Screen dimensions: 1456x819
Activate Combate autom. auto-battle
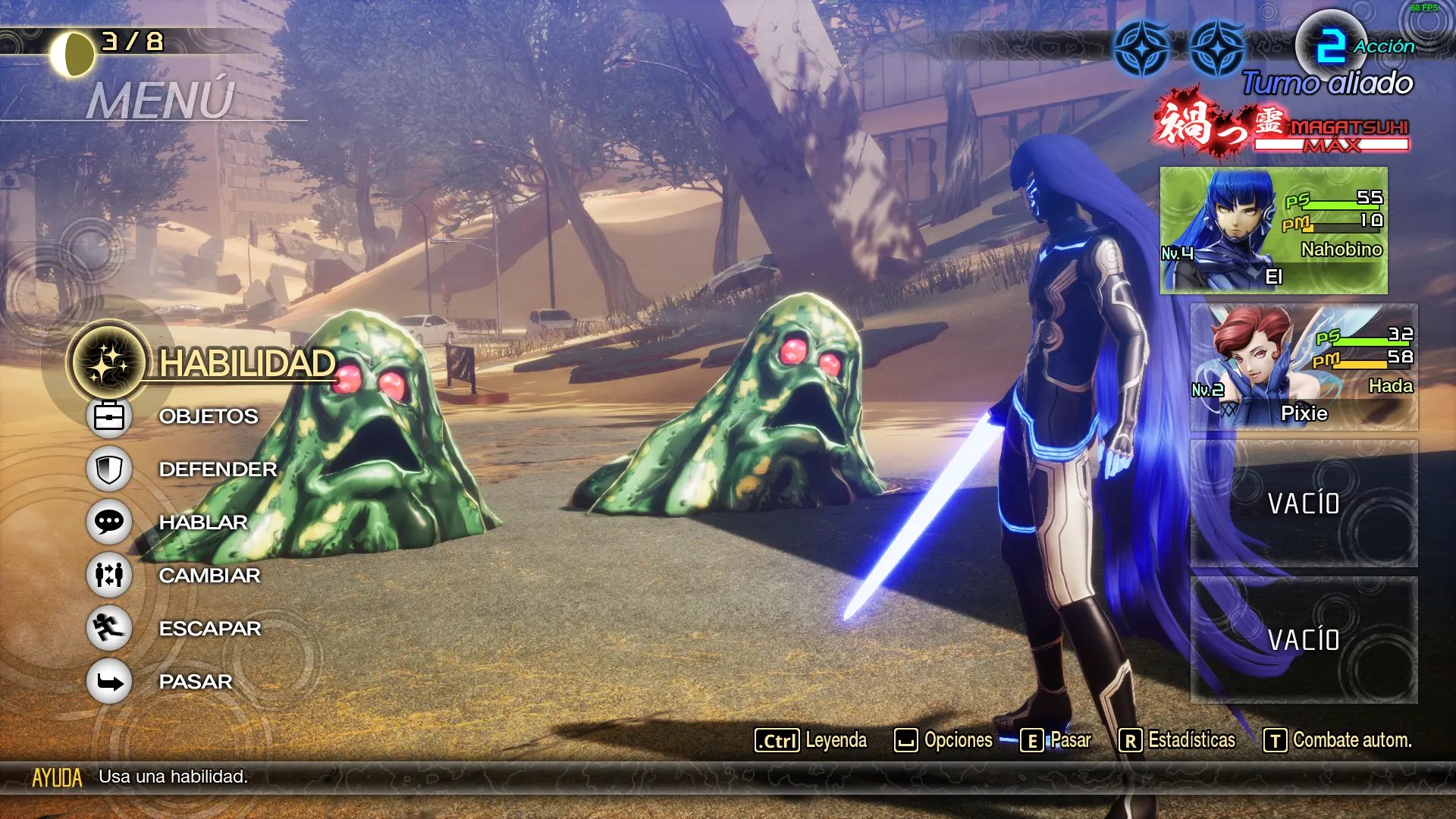click(x=1338, y=740)
